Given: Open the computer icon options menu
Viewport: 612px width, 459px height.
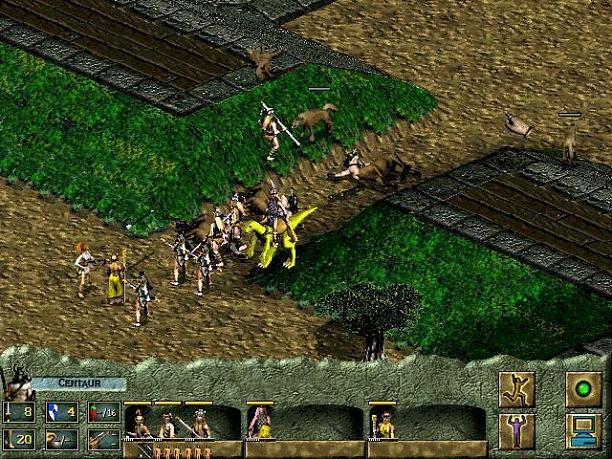Looking at the screenshot, I should [583, 431].
